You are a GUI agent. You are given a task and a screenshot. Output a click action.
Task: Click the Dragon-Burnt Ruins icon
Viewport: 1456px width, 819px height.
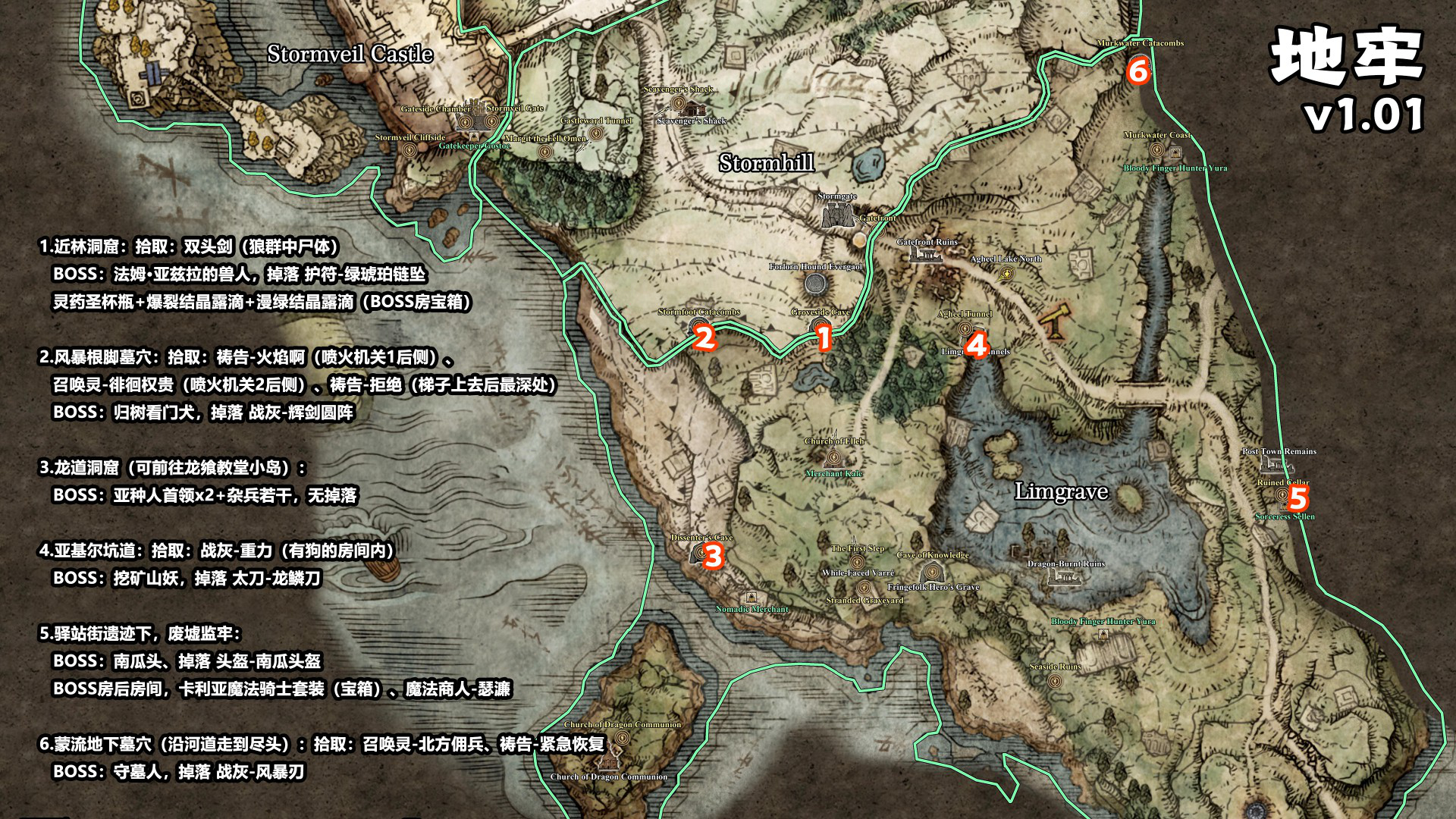coord(1064,578)
